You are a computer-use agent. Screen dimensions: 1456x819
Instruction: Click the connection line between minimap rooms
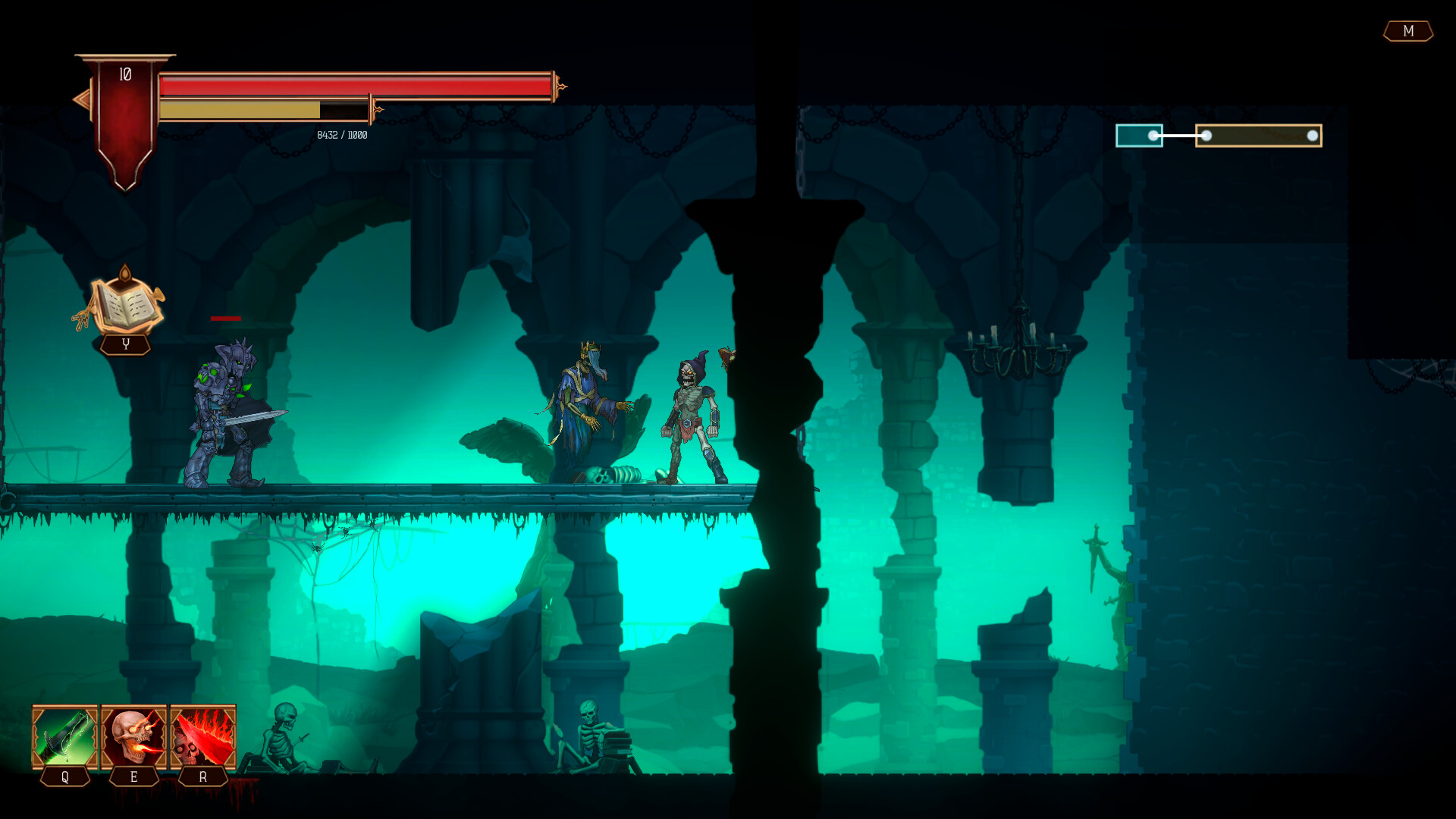pyautogui.click(x=1179, y=136)
